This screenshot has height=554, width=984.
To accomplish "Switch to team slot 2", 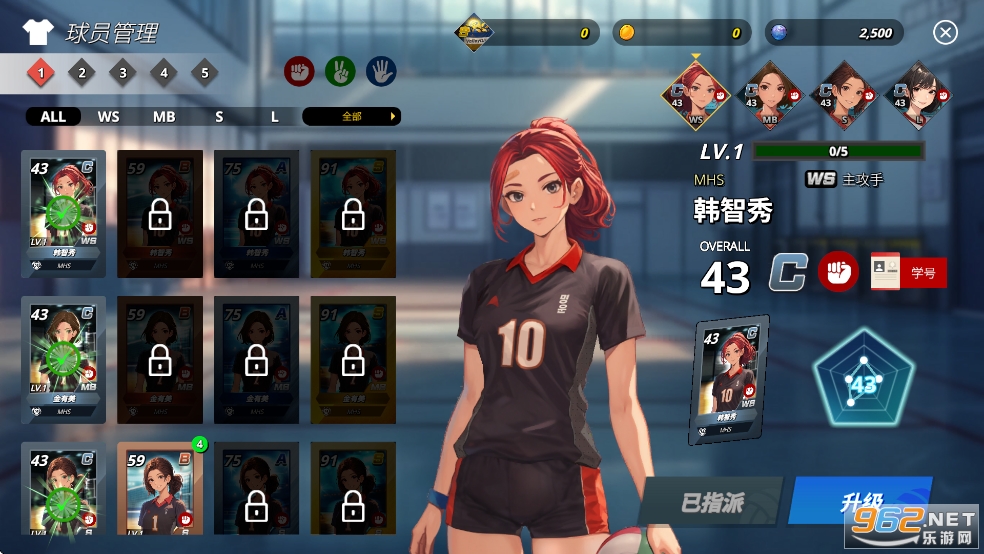I will pos(82,72).
